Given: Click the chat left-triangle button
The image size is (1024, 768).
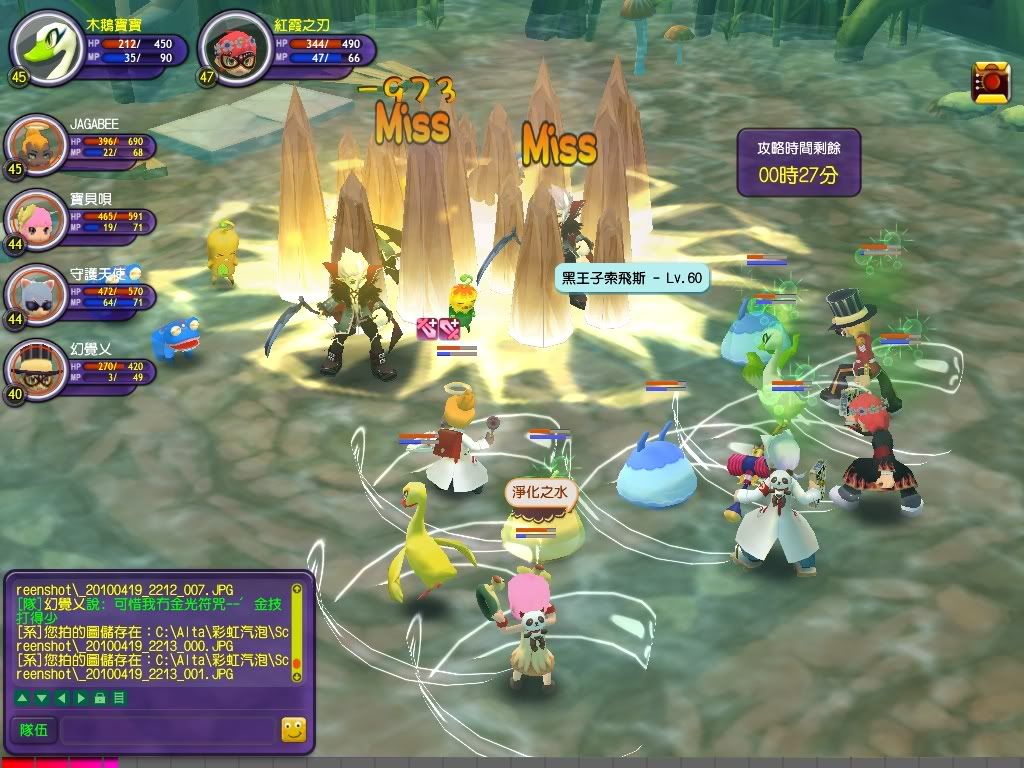Looking at the screenshot, I should 60,697.
